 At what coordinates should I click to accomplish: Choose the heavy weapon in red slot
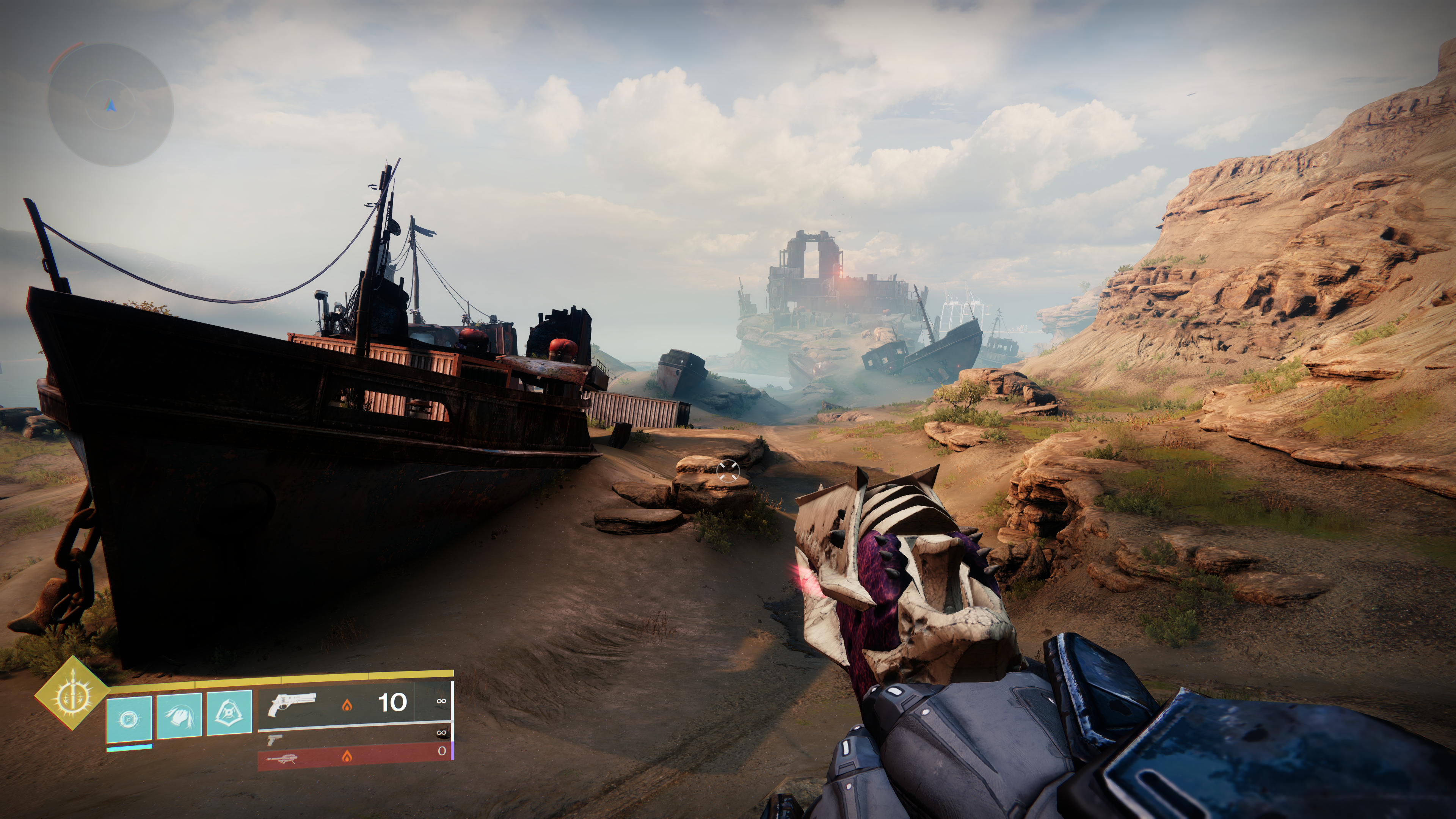pyautogui.click(x=354, y=756)
